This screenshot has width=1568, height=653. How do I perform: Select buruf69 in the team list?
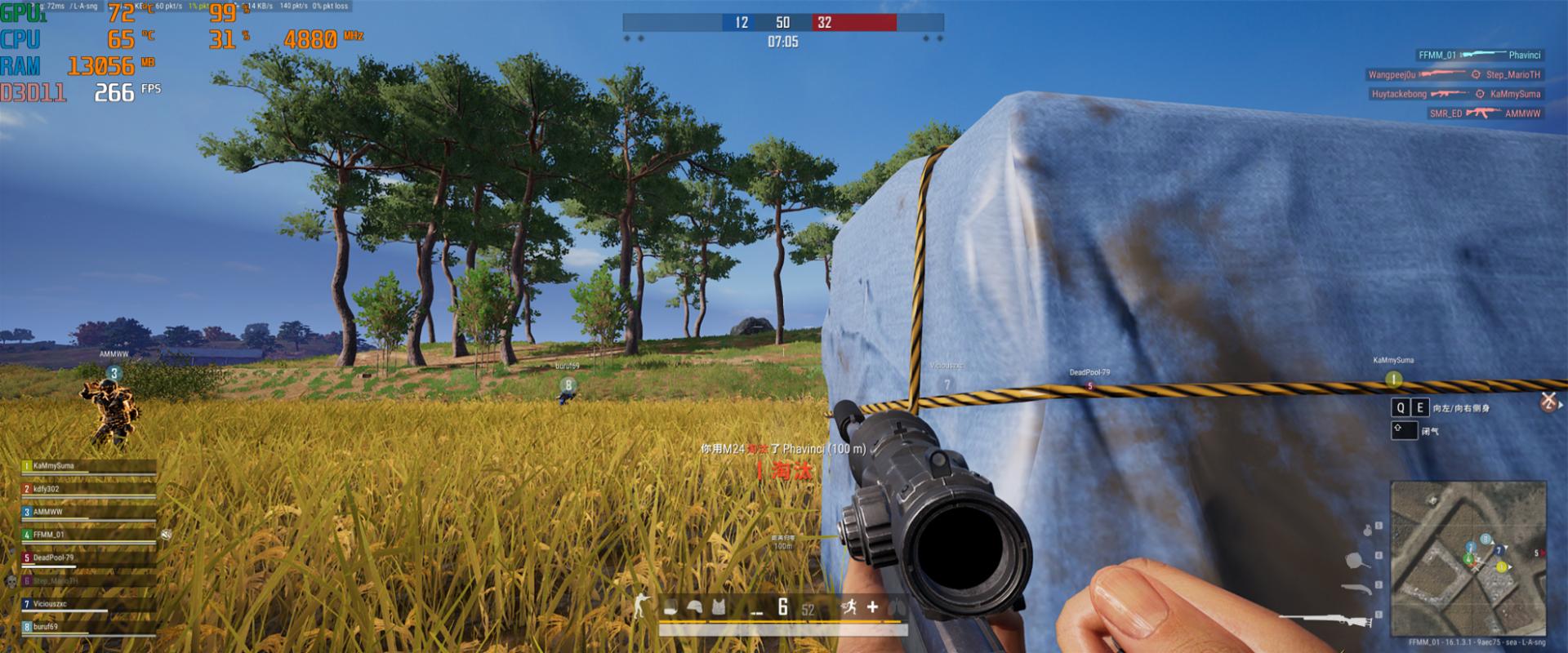coord(46,627)
